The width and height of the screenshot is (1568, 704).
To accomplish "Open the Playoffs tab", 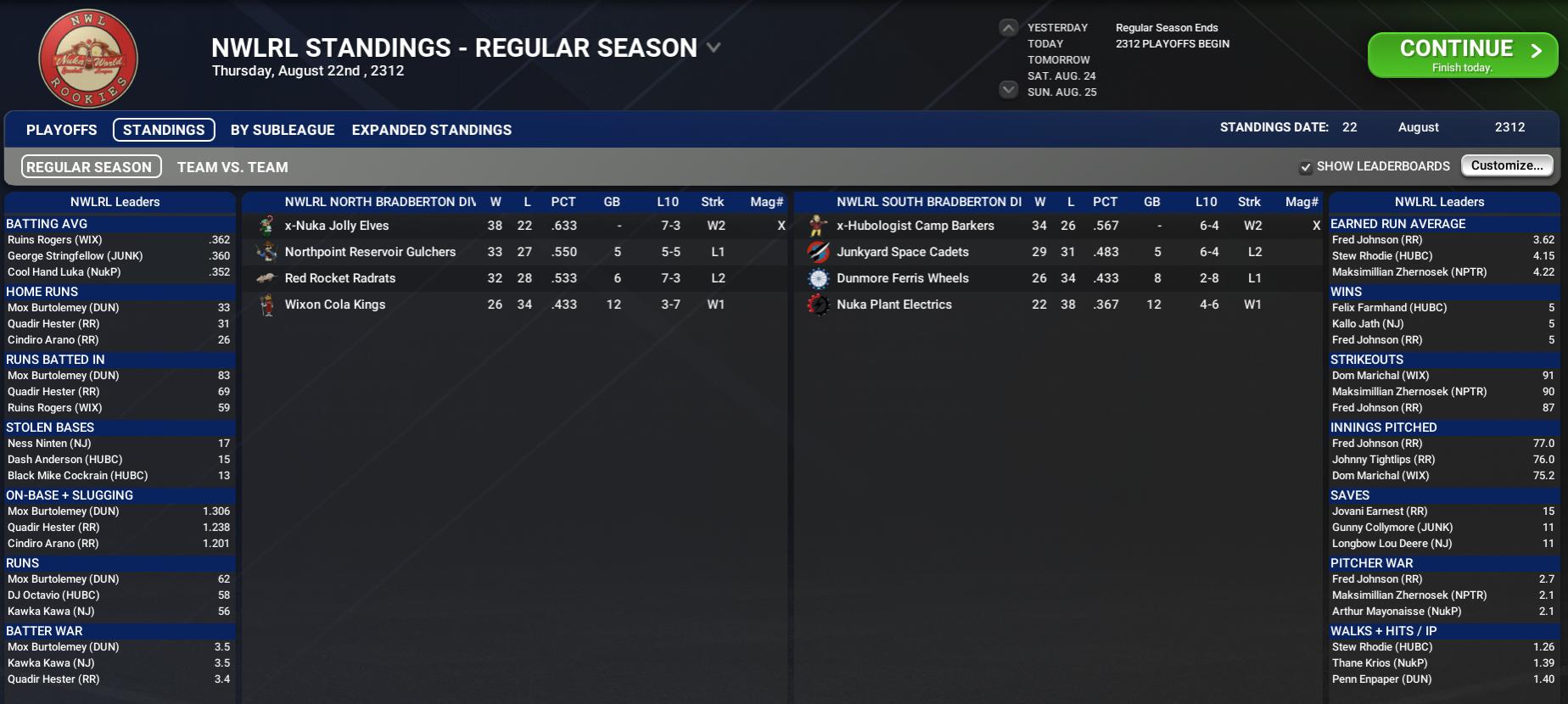I will click(61, 130).
